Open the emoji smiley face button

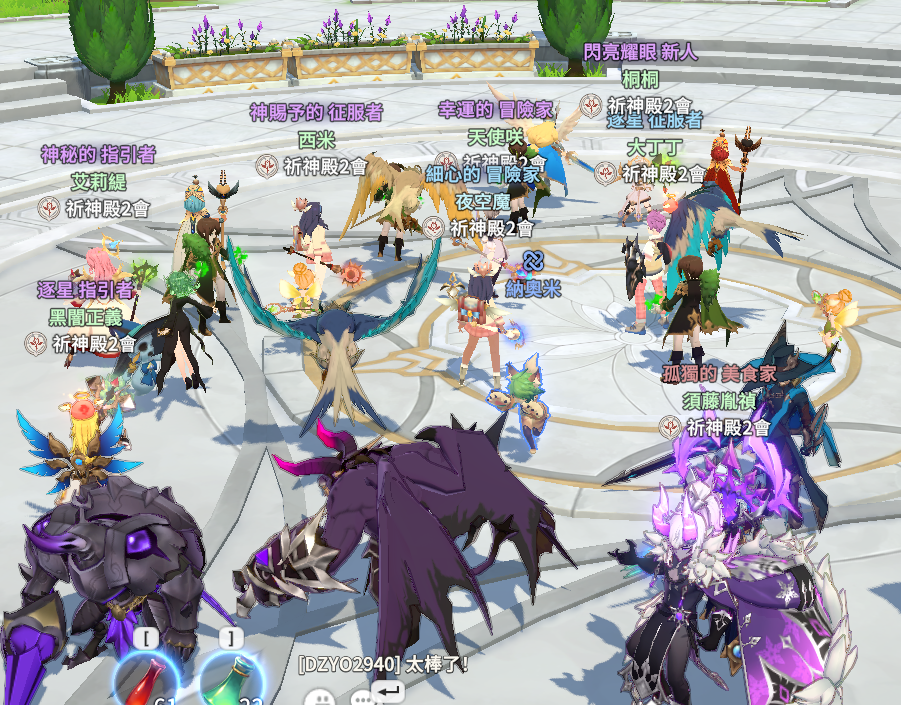[319, 697]
